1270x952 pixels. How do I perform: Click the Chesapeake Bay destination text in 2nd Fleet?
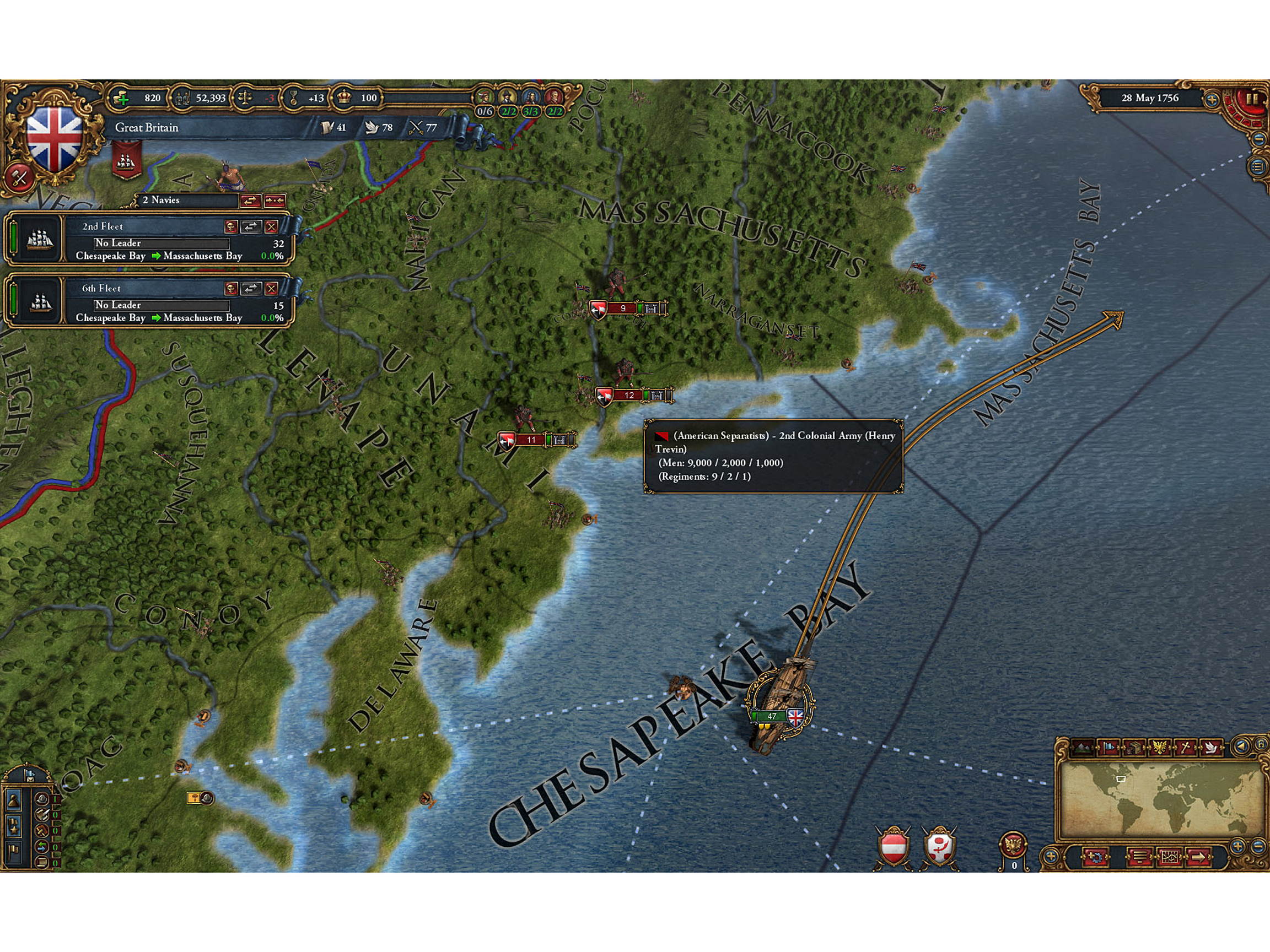110,257
